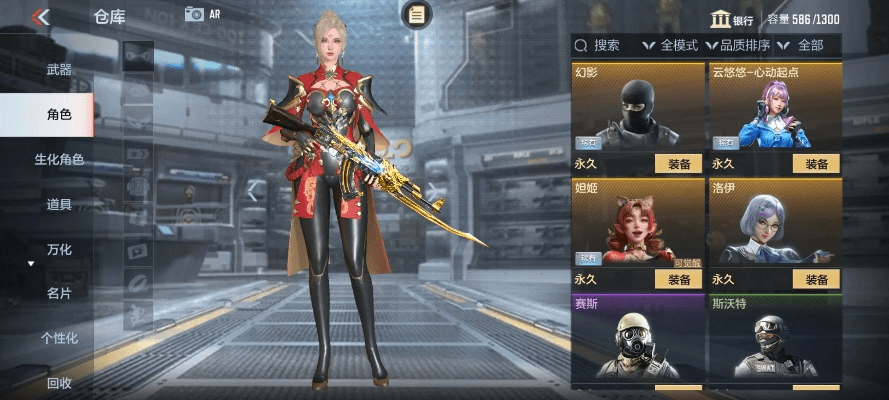Equip the 妲姬 character
Viewport: 889px width, 400px height.
[678, 279]
